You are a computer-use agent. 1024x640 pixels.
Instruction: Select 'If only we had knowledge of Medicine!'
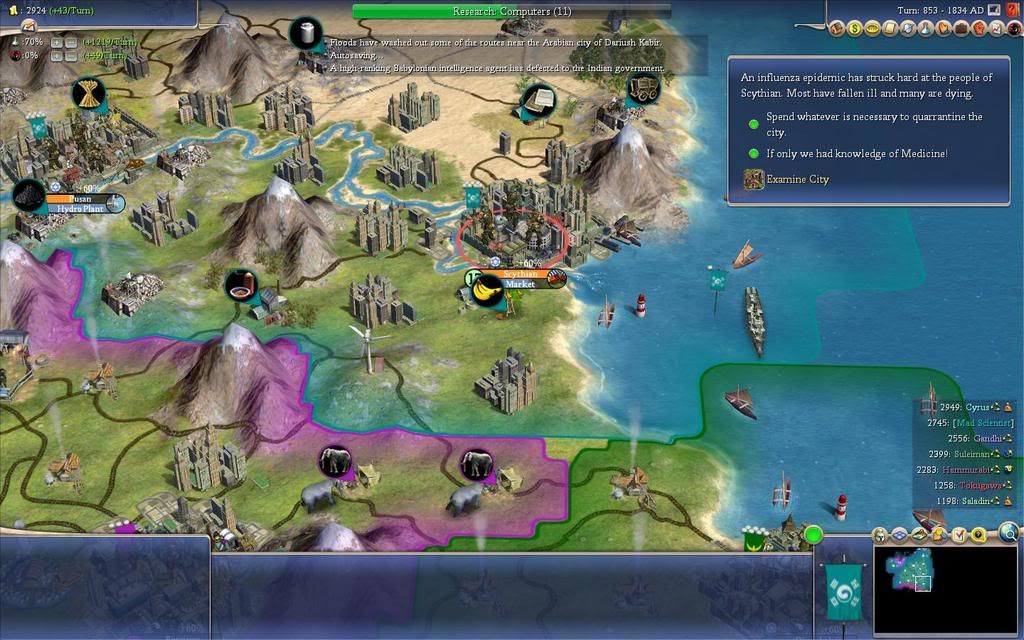point(856,153)
